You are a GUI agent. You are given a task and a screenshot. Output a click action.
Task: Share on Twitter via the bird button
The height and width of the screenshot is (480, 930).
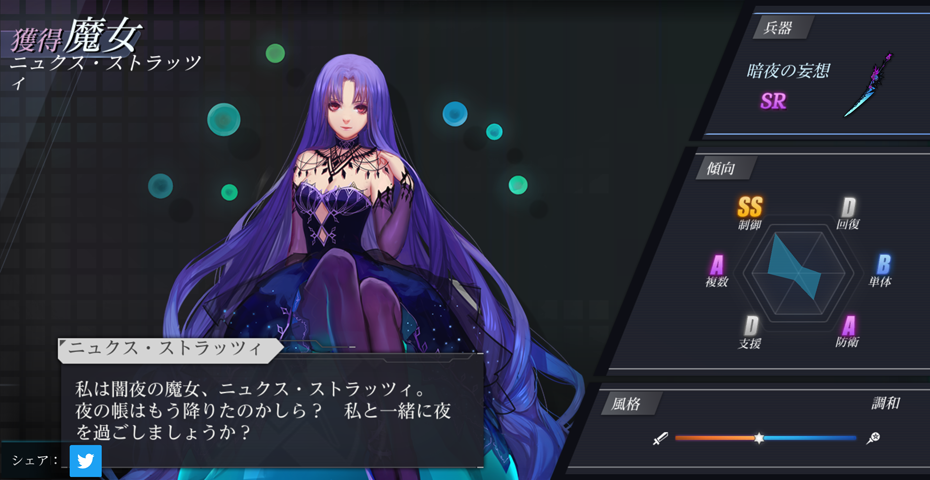click(x=86, y=461)
